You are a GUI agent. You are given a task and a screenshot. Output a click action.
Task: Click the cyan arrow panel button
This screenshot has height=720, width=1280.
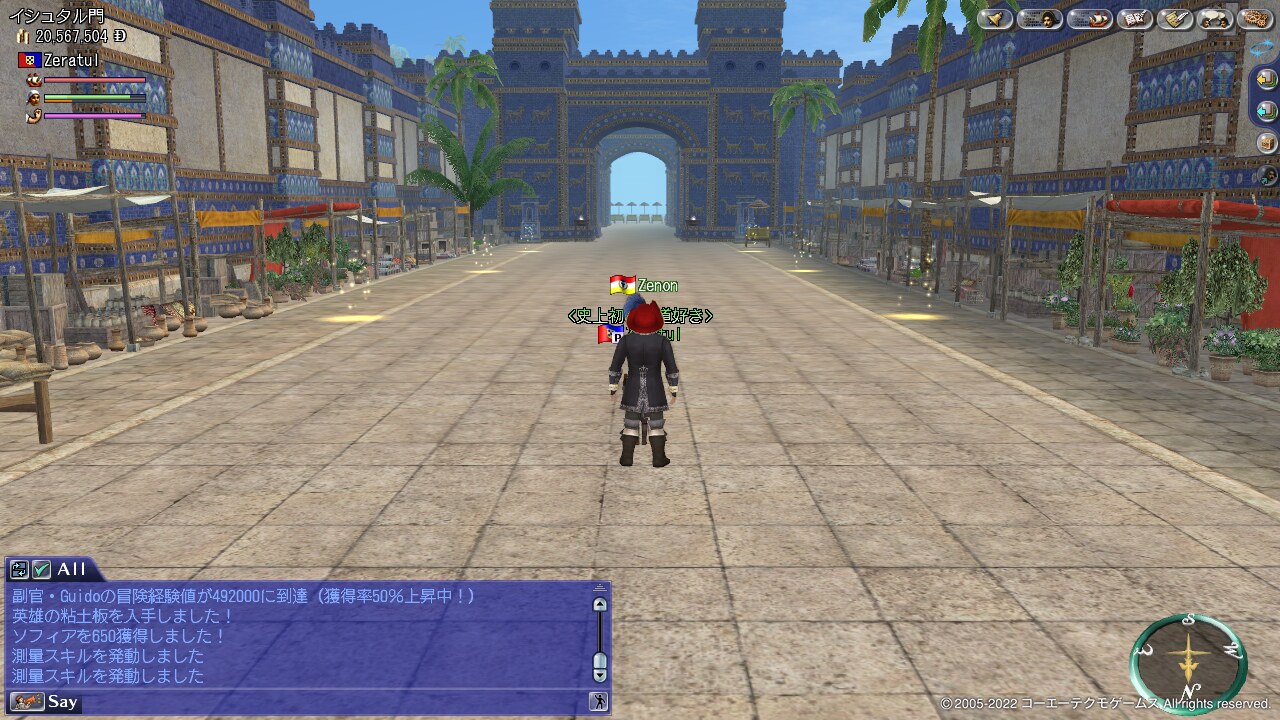[x=1267, y=110]
